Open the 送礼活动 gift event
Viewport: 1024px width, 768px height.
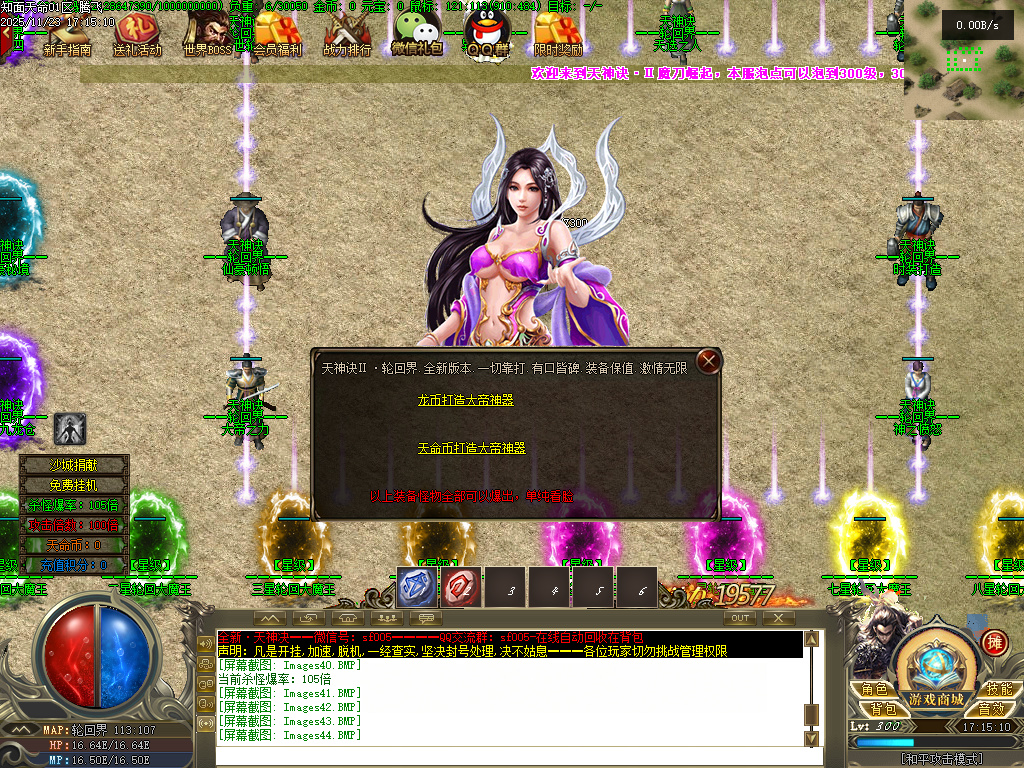pyautogui.click(x=137, y=35)
